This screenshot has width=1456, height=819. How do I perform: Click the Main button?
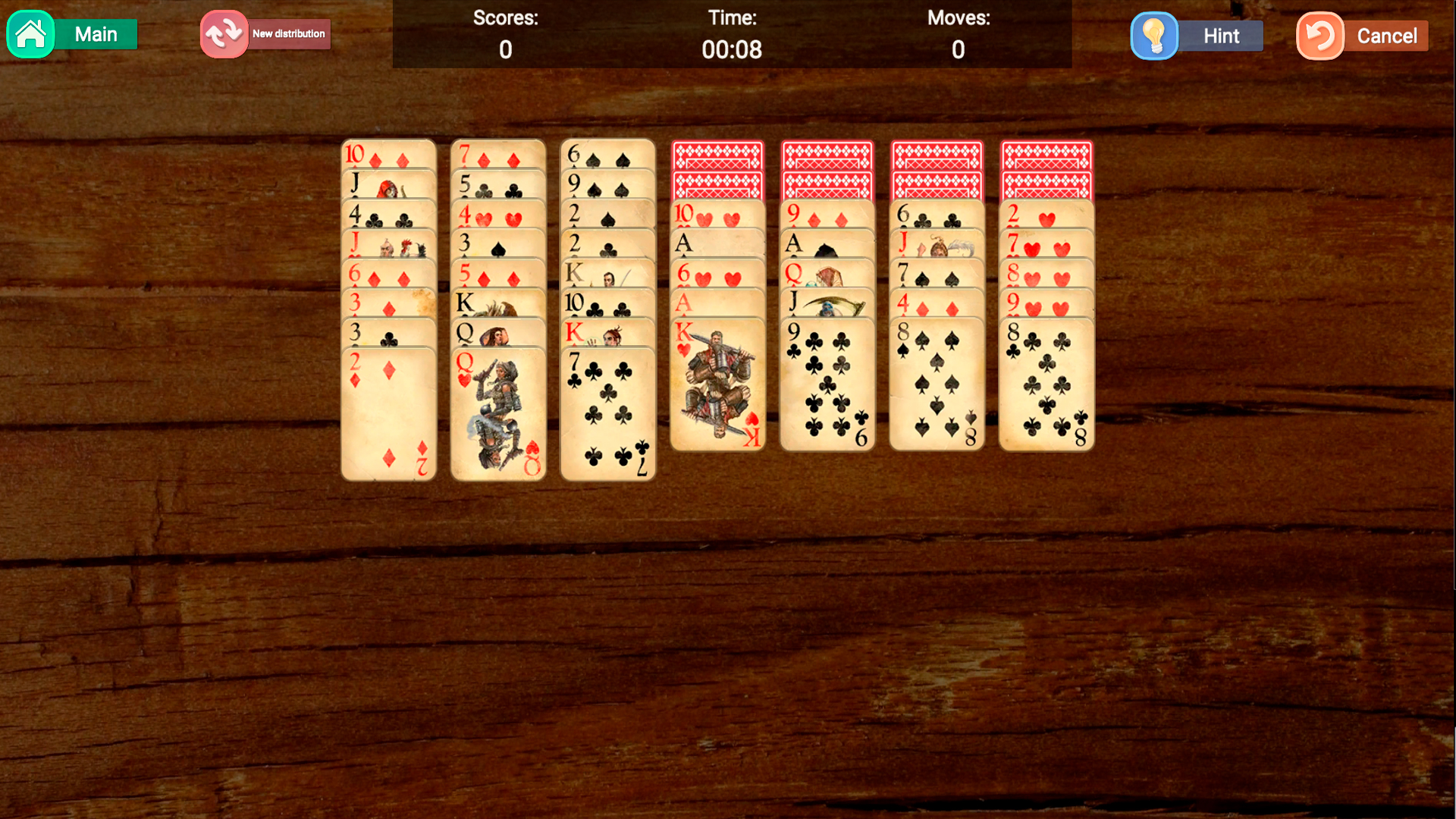[95, 34]
